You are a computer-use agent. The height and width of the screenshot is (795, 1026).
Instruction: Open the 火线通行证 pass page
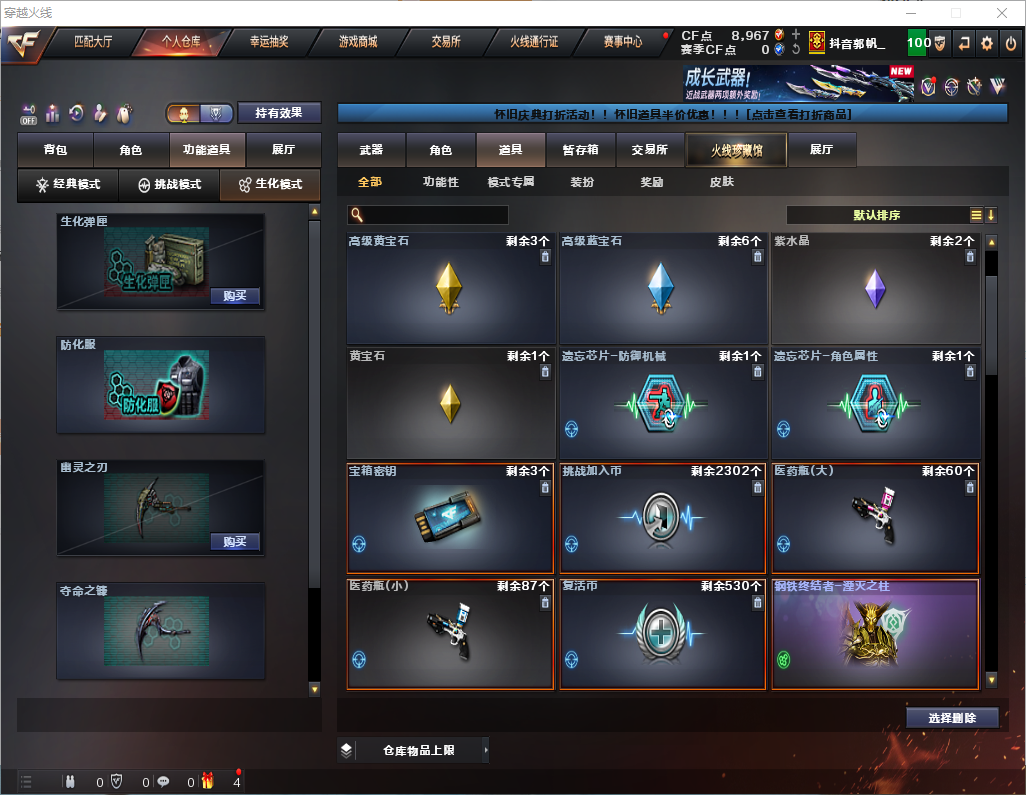click(534, 42)
